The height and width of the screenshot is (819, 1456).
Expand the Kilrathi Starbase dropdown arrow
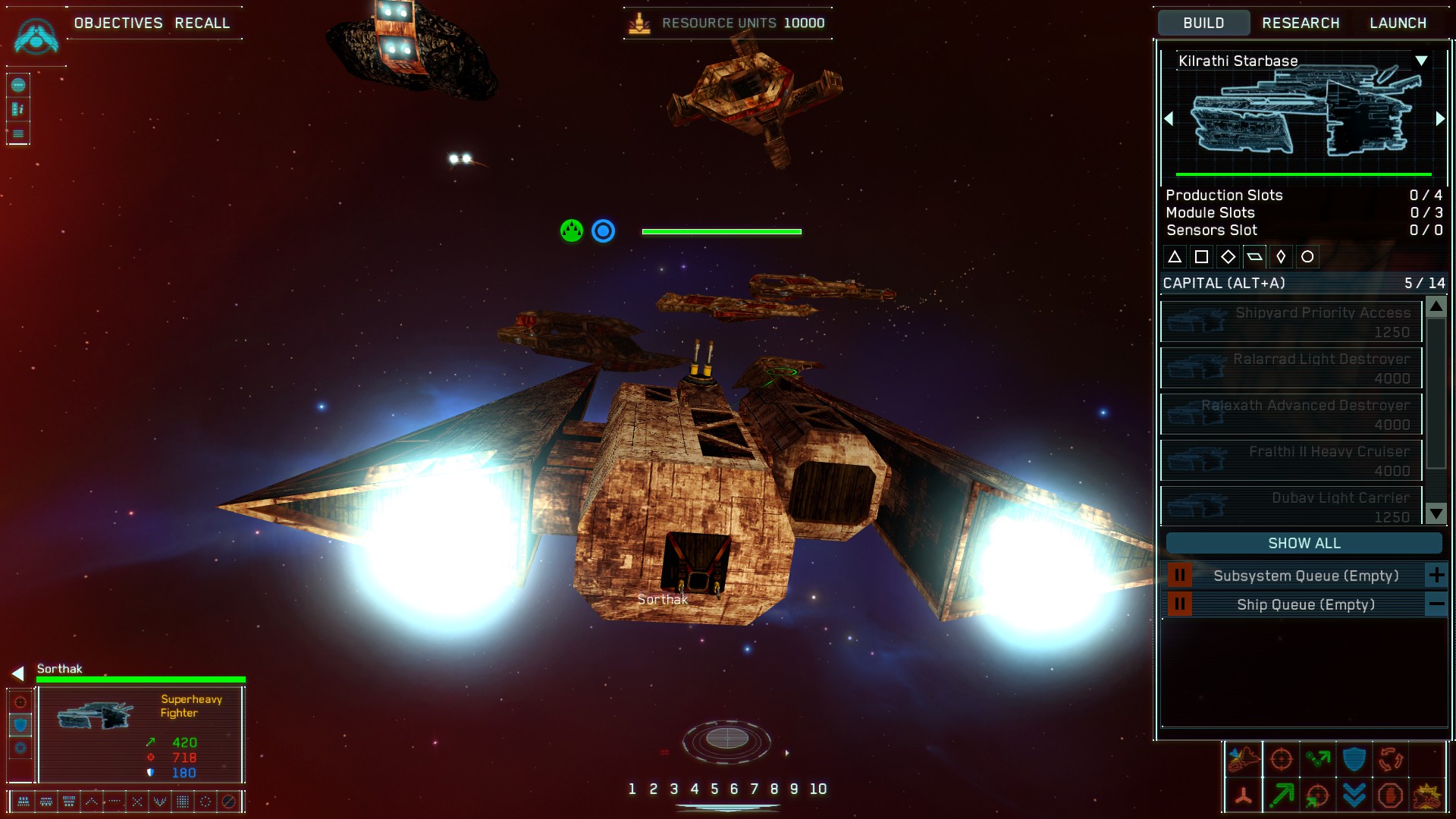pyautogui.click(x=1421, y=61)
